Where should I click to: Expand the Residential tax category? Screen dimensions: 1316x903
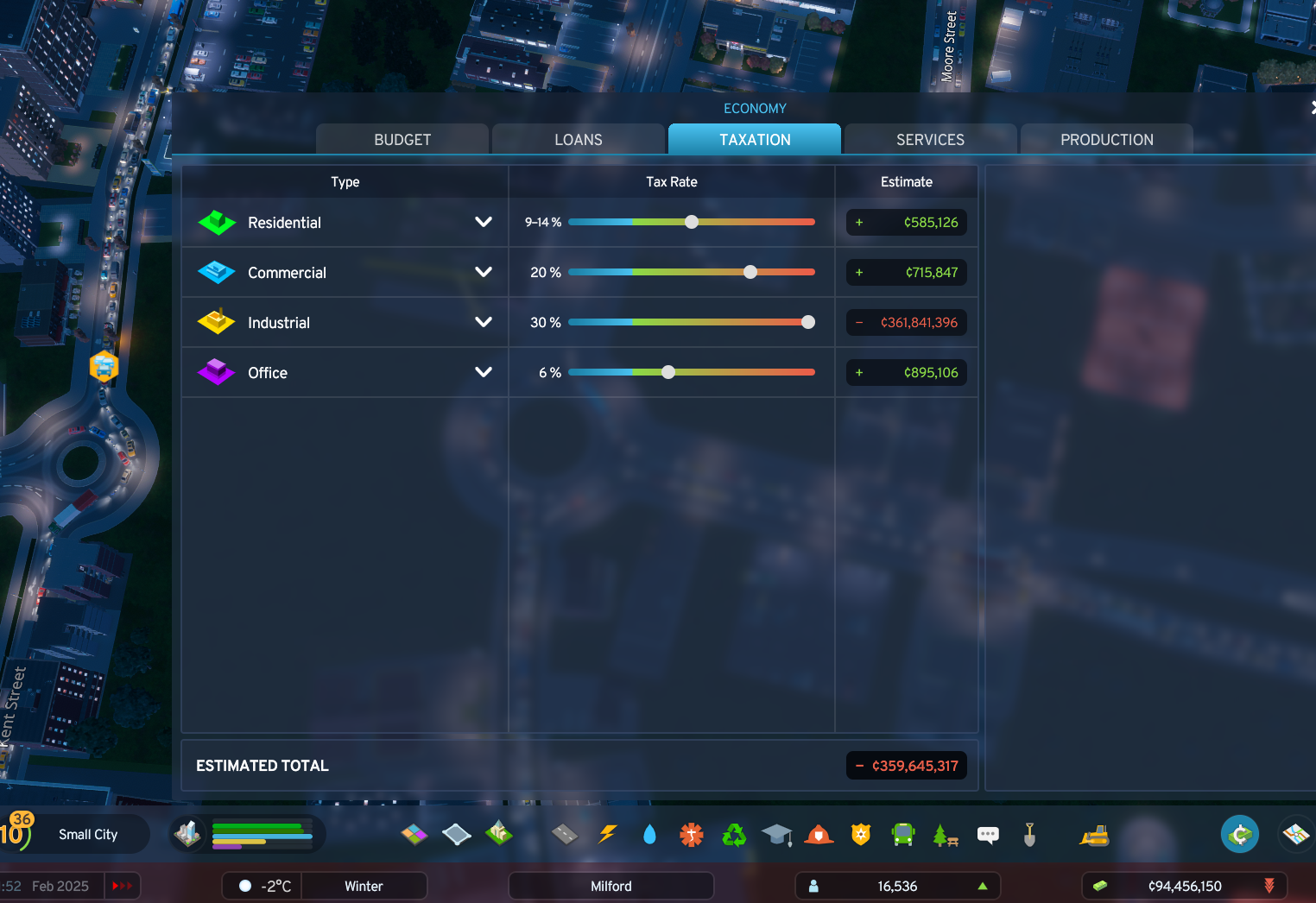(x=483, y=222)
